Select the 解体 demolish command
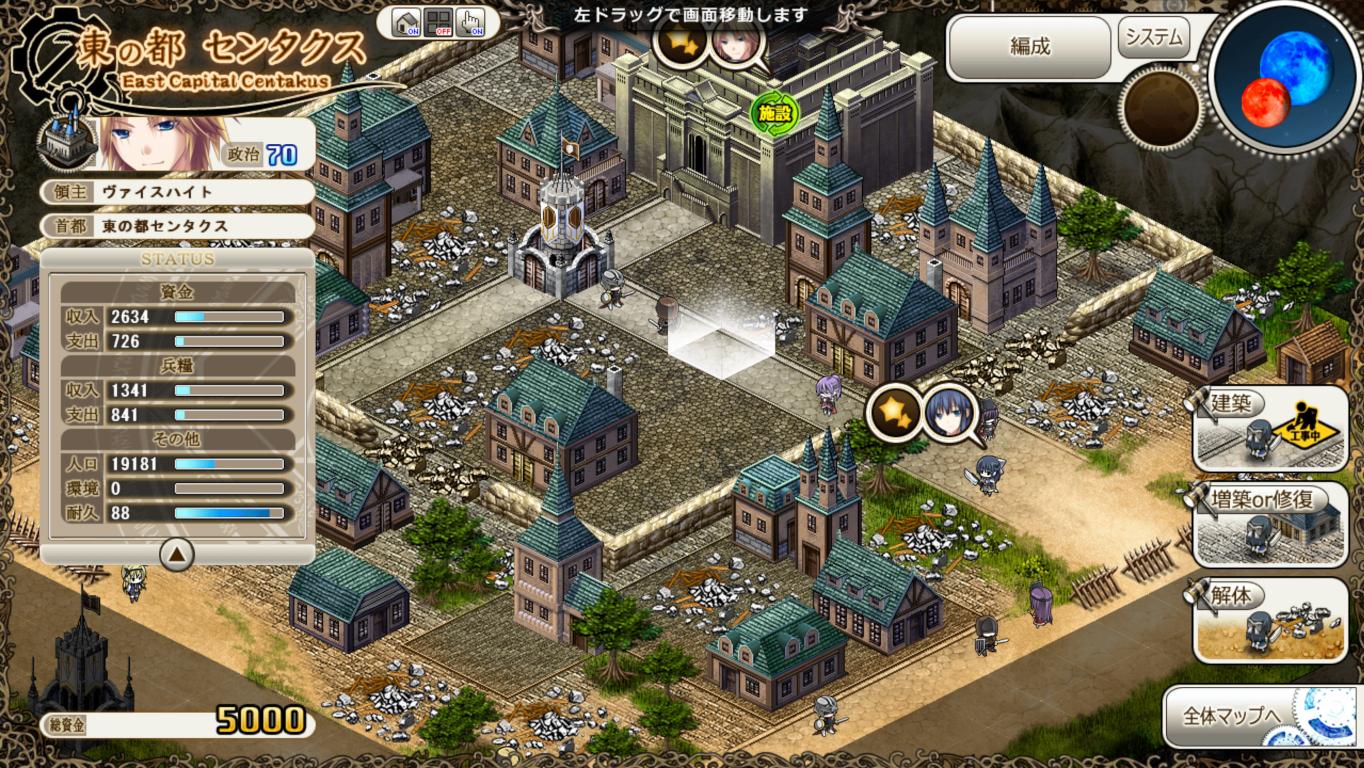Viewport: 1364px width, 768px height. (1270, 620)
